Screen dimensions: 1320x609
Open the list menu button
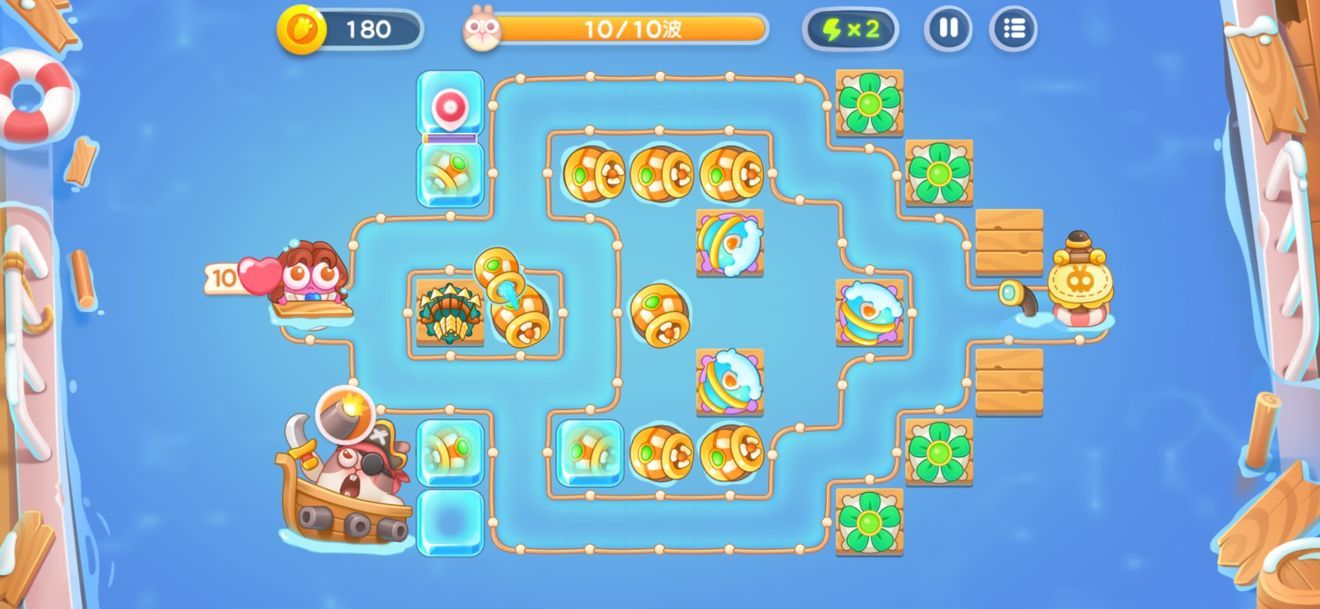click(x=1013, y=29)
